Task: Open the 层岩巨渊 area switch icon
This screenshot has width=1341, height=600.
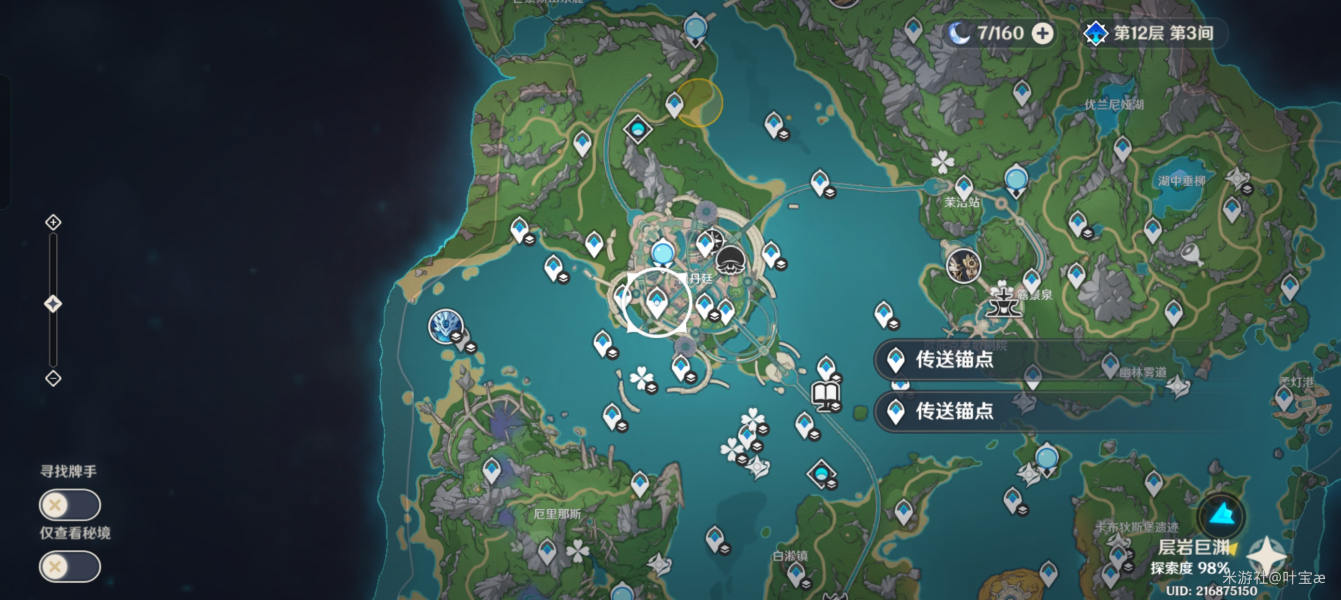Action: [x=1221, y=516]
